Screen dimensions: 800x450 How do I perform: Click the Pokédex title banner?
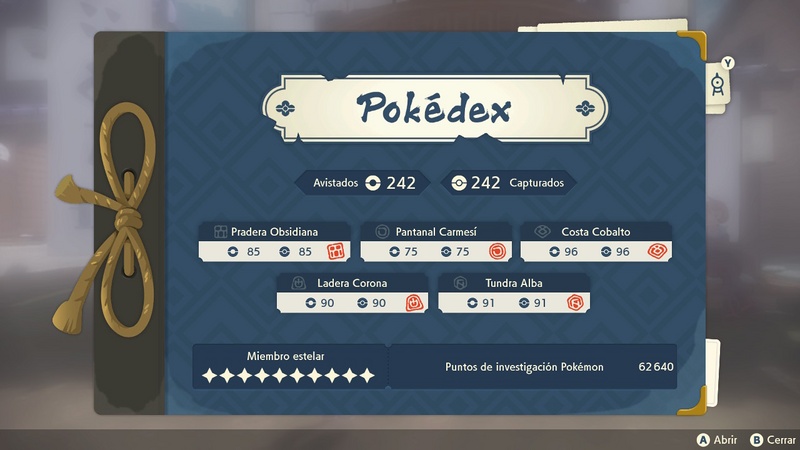pos(435,107)
